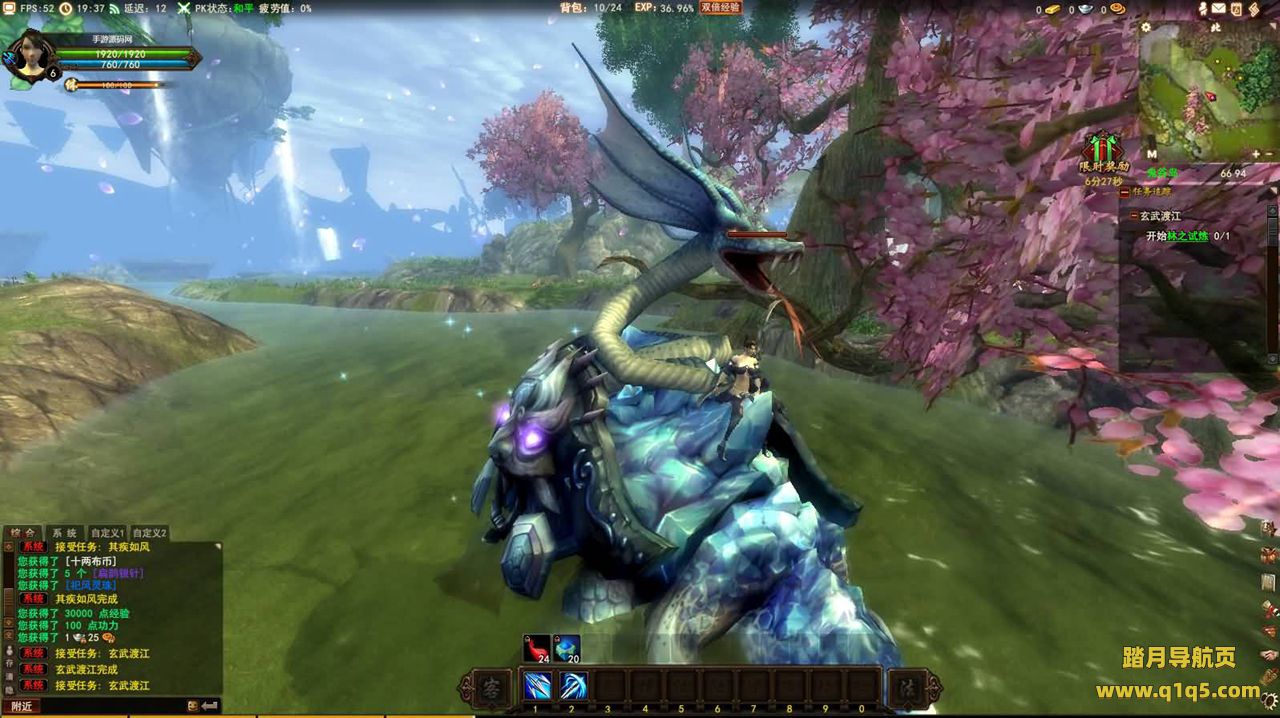Use the slashing skill in slot 2
Screen dimensions: 1280x718
(x=573, y=686)
